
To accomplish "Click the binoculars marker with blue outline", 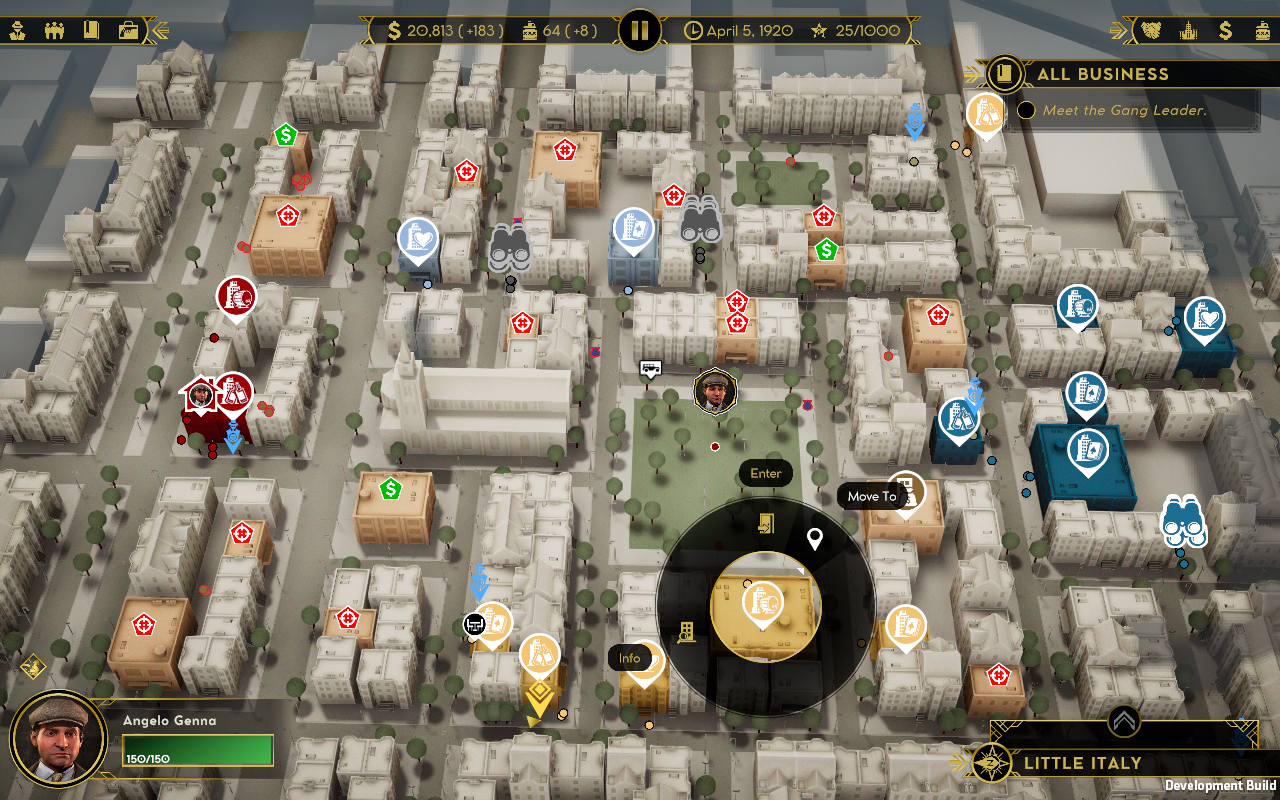I will coord(1184,521).
